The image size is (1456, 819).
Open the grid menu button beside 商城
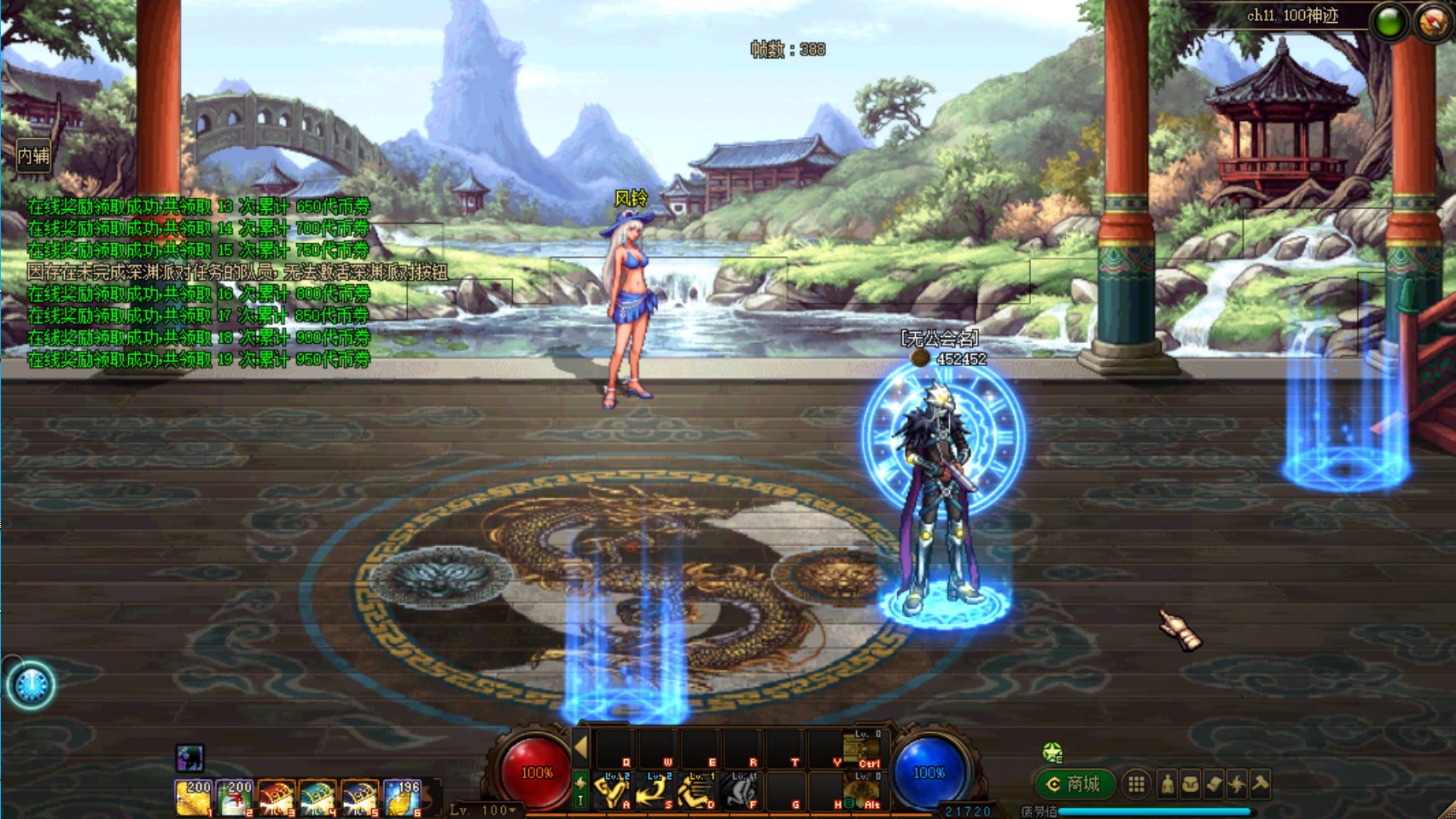(1136, 784)
